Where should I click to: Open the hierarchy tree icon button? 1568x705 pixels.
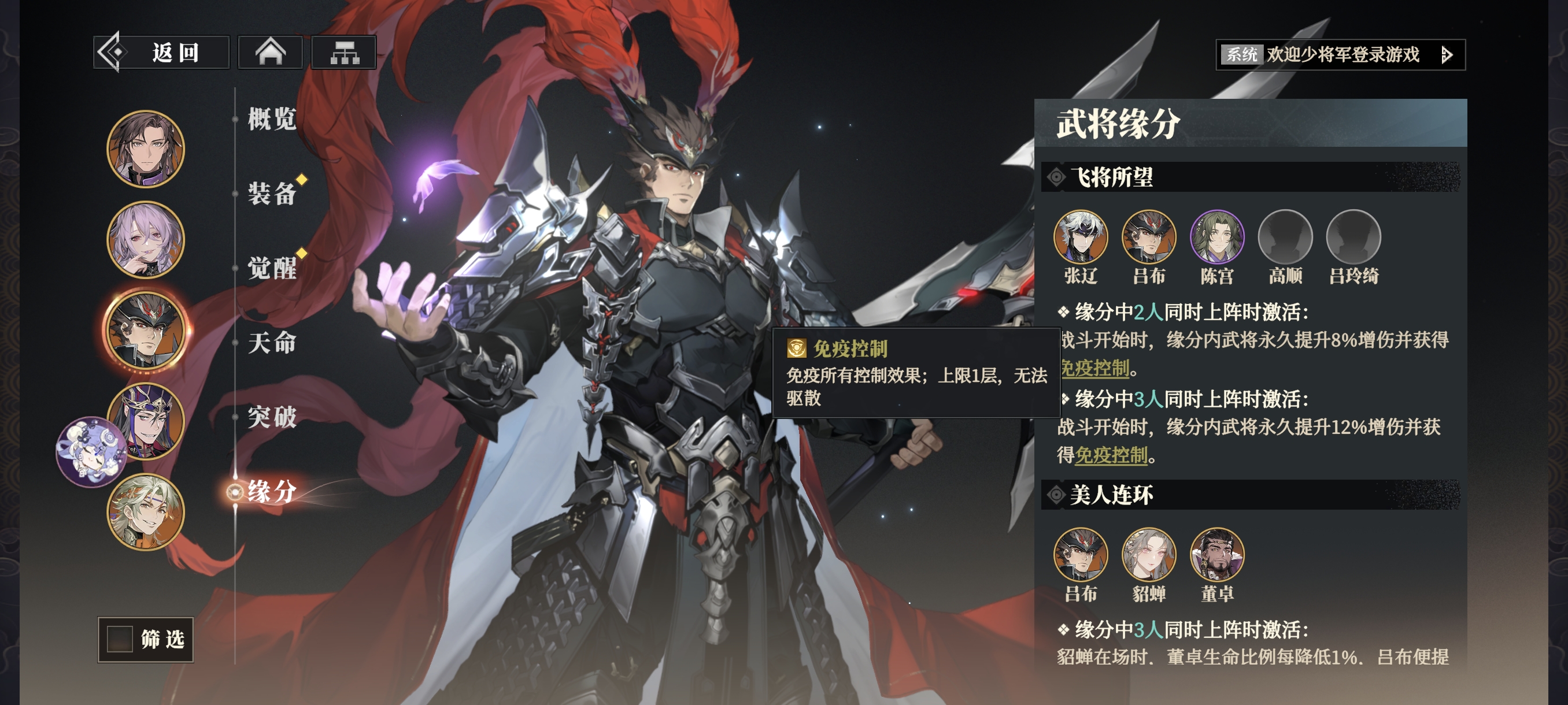coord(344,53)
